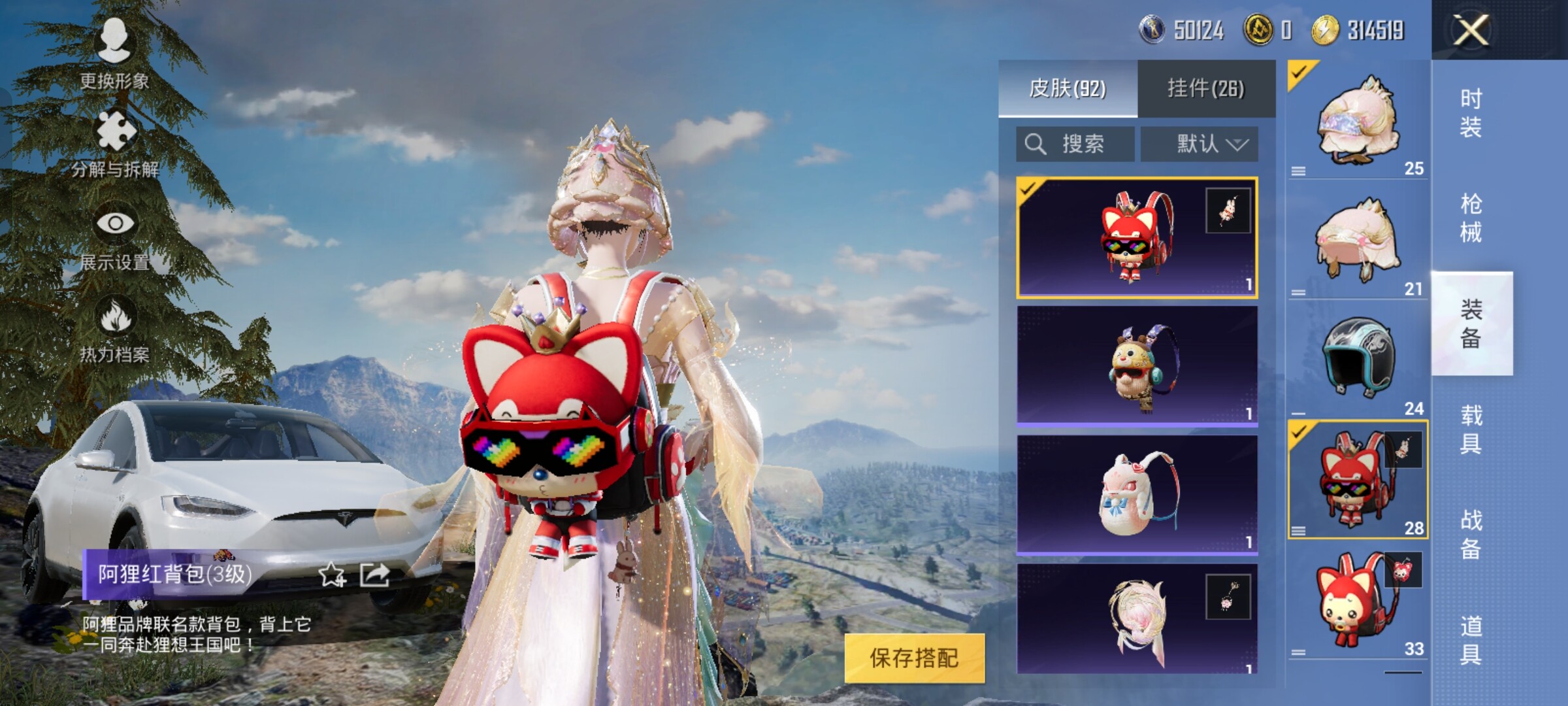The image size is (1568, 706).
Task: Select the 载具 vehicles category
Action: tap(1471, 429)
